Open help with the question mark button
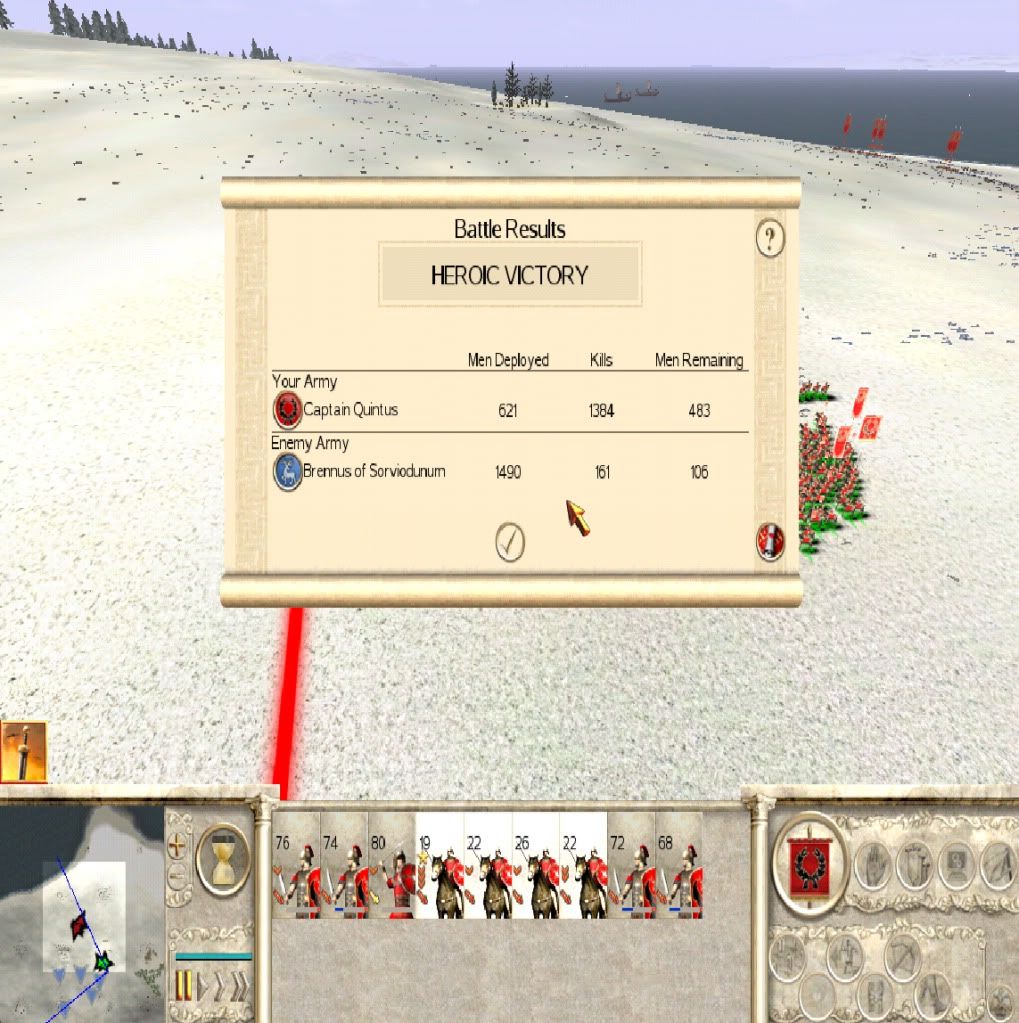The width and height of the screenshot is (1019, 1023). coord(769,239)
